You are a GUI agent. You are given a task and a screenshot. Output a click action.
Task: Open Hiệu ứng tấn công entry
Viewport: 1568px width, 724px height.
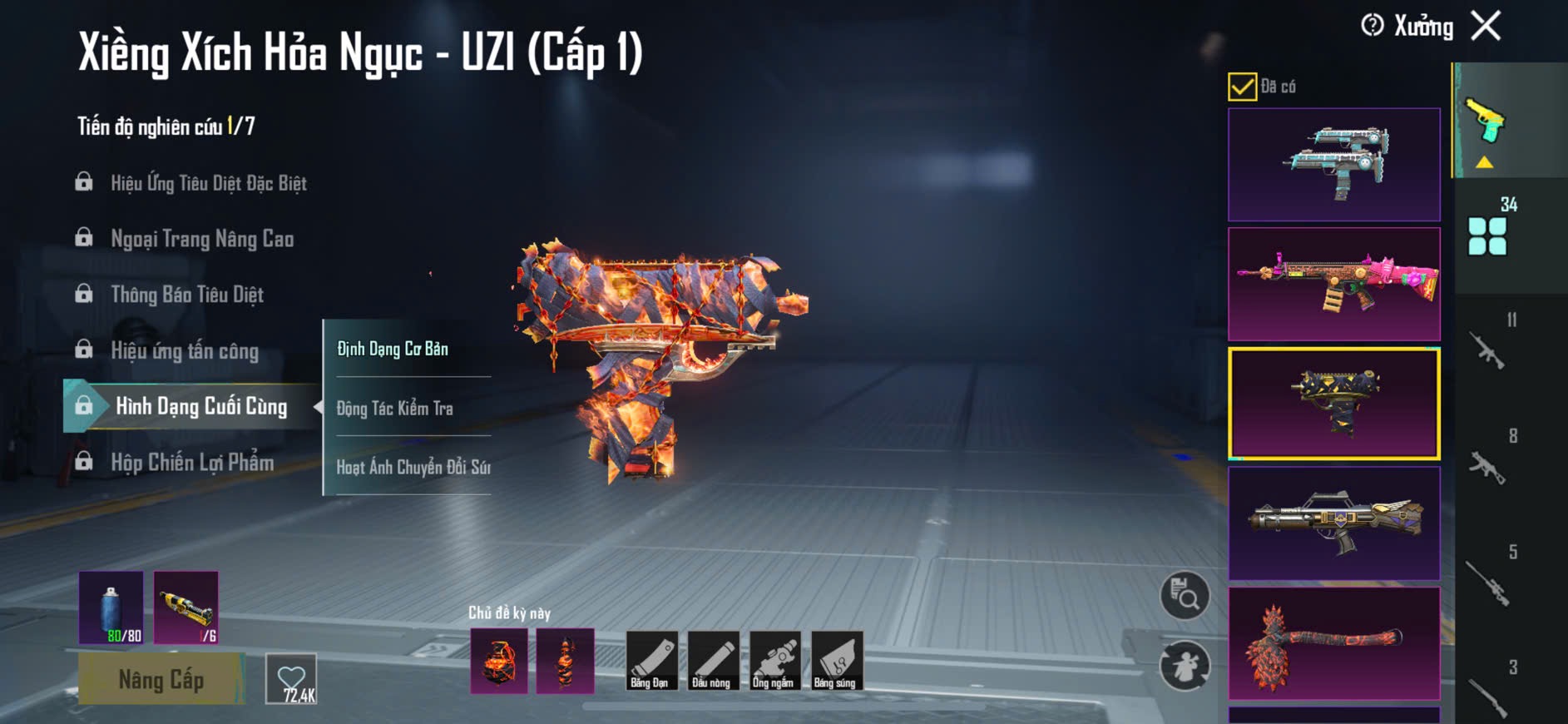click(x=185, y=350)
